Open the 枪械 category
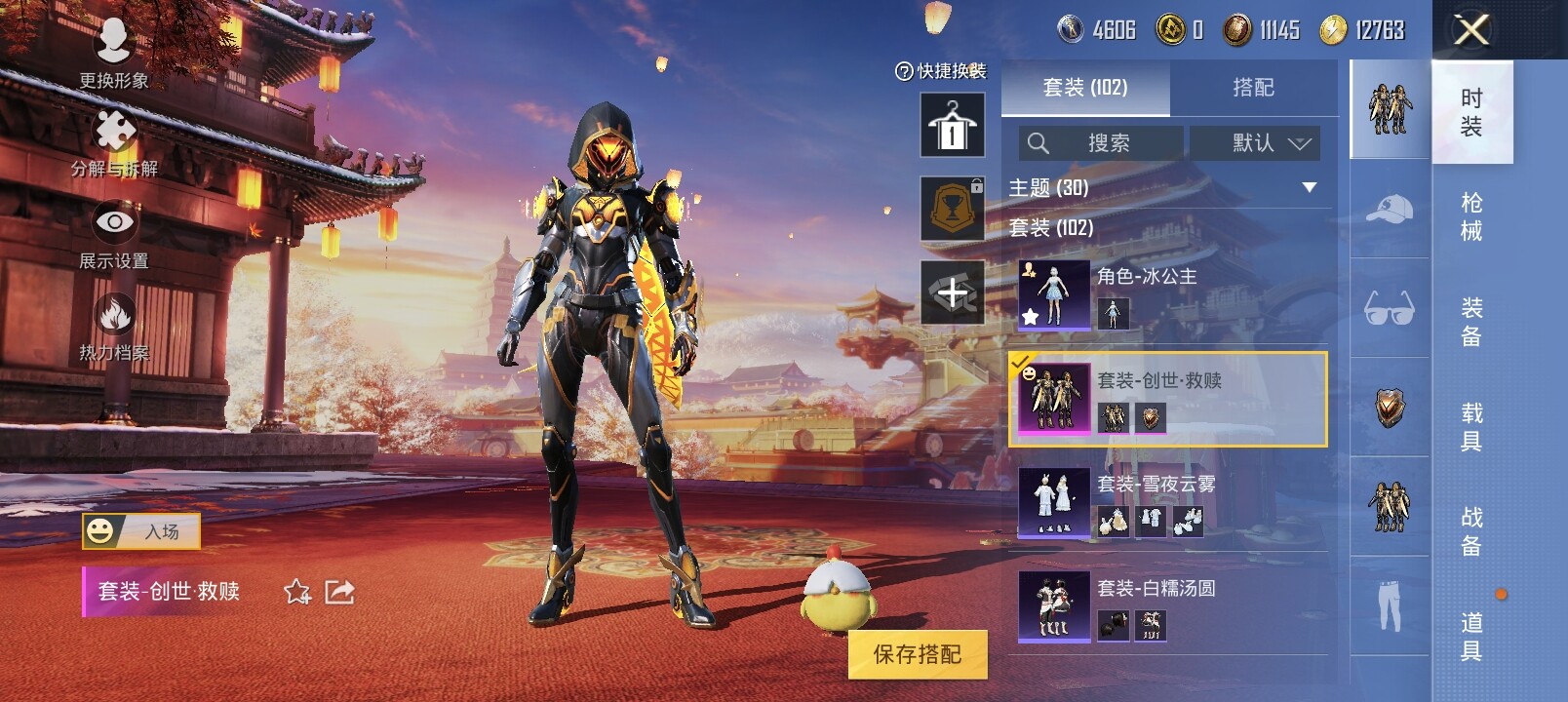Image resolution: width=1568 pixels, height=702 pixels. pyautogui.click(x=1471, y=216)
